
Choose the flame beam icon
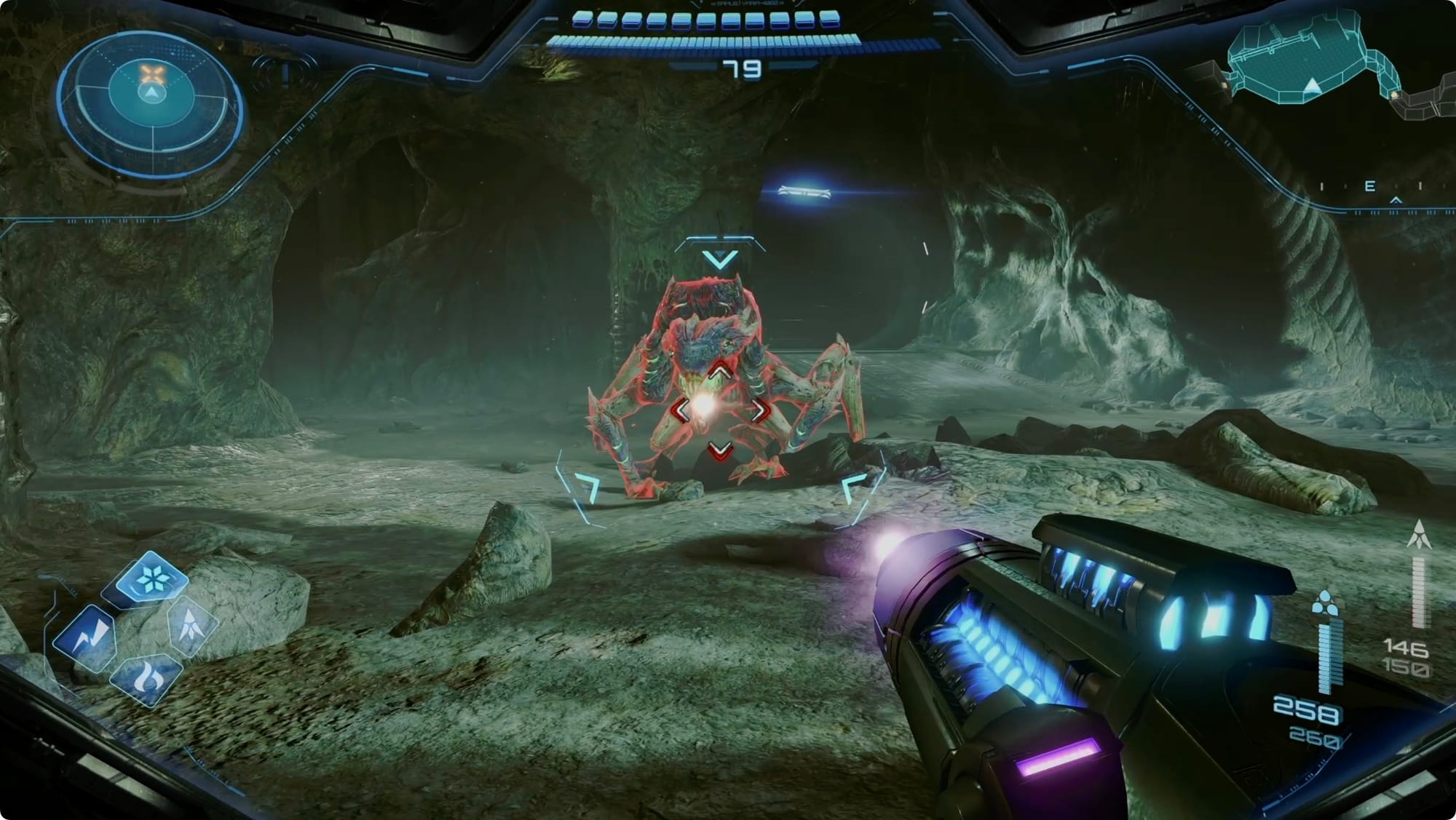(x=146, y=678)
